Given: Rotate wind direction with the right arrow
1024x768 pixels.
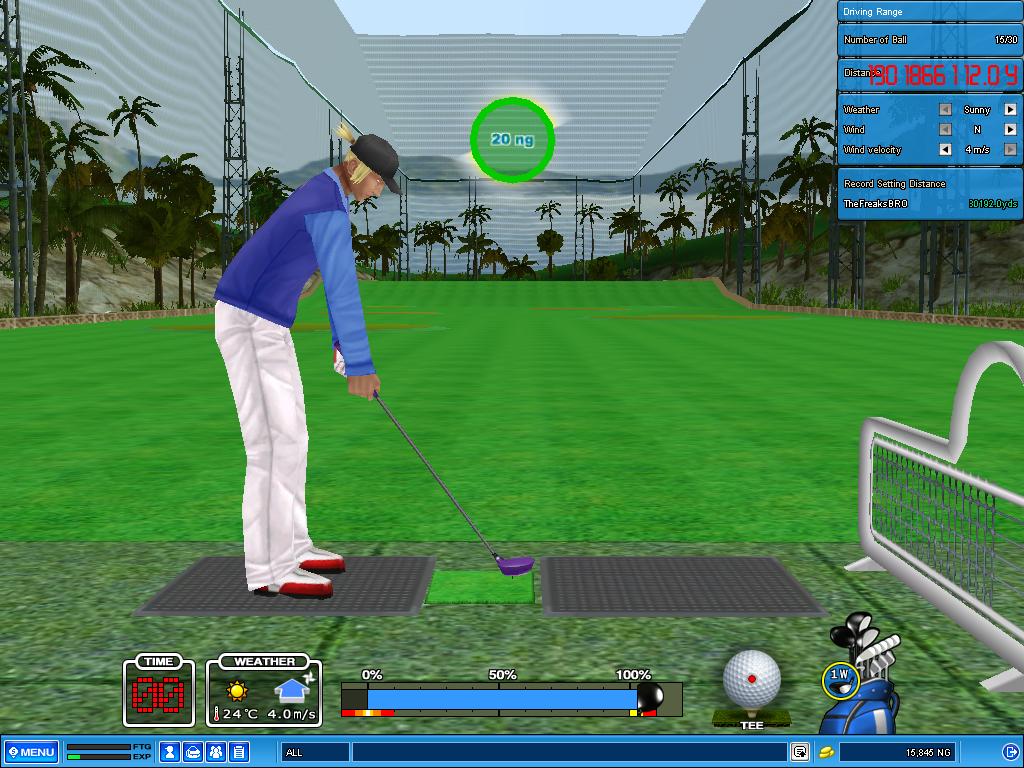Looking at the screenshot, I should pos(1010,130).
